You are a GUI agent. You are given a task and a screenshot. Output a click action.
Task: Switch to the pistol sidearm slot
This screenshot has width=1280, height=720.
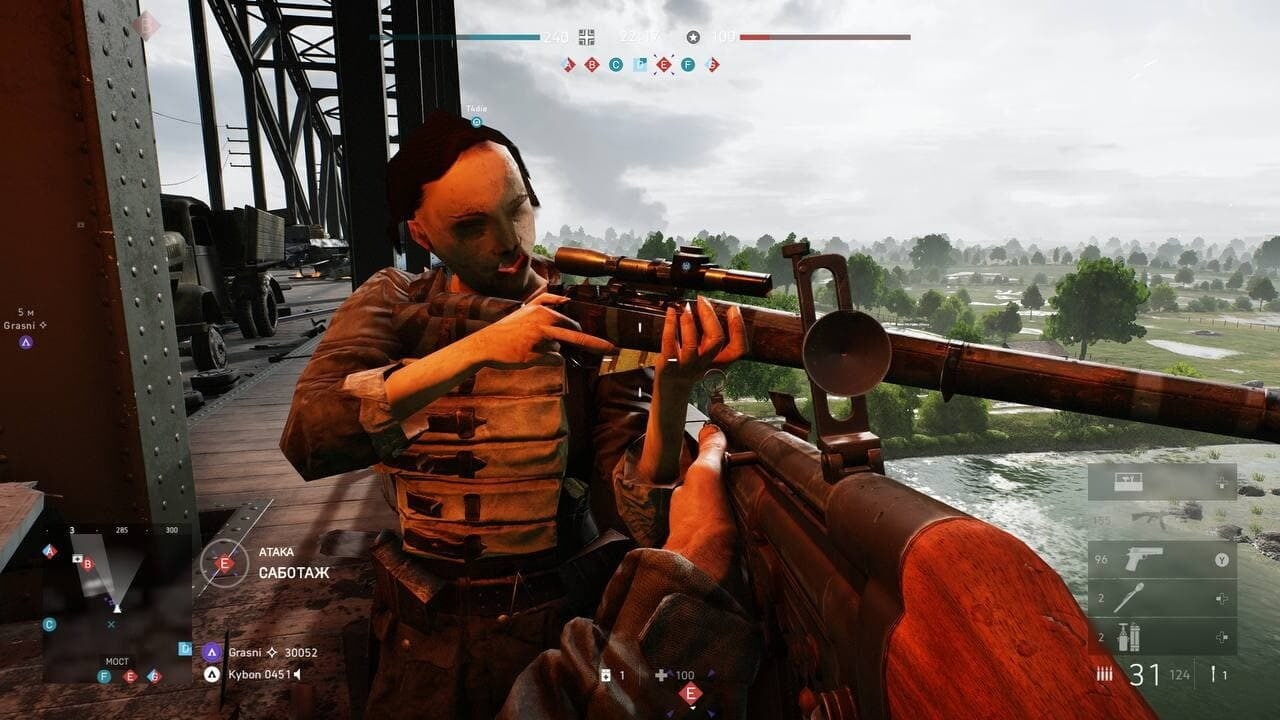pos(1162,560)
